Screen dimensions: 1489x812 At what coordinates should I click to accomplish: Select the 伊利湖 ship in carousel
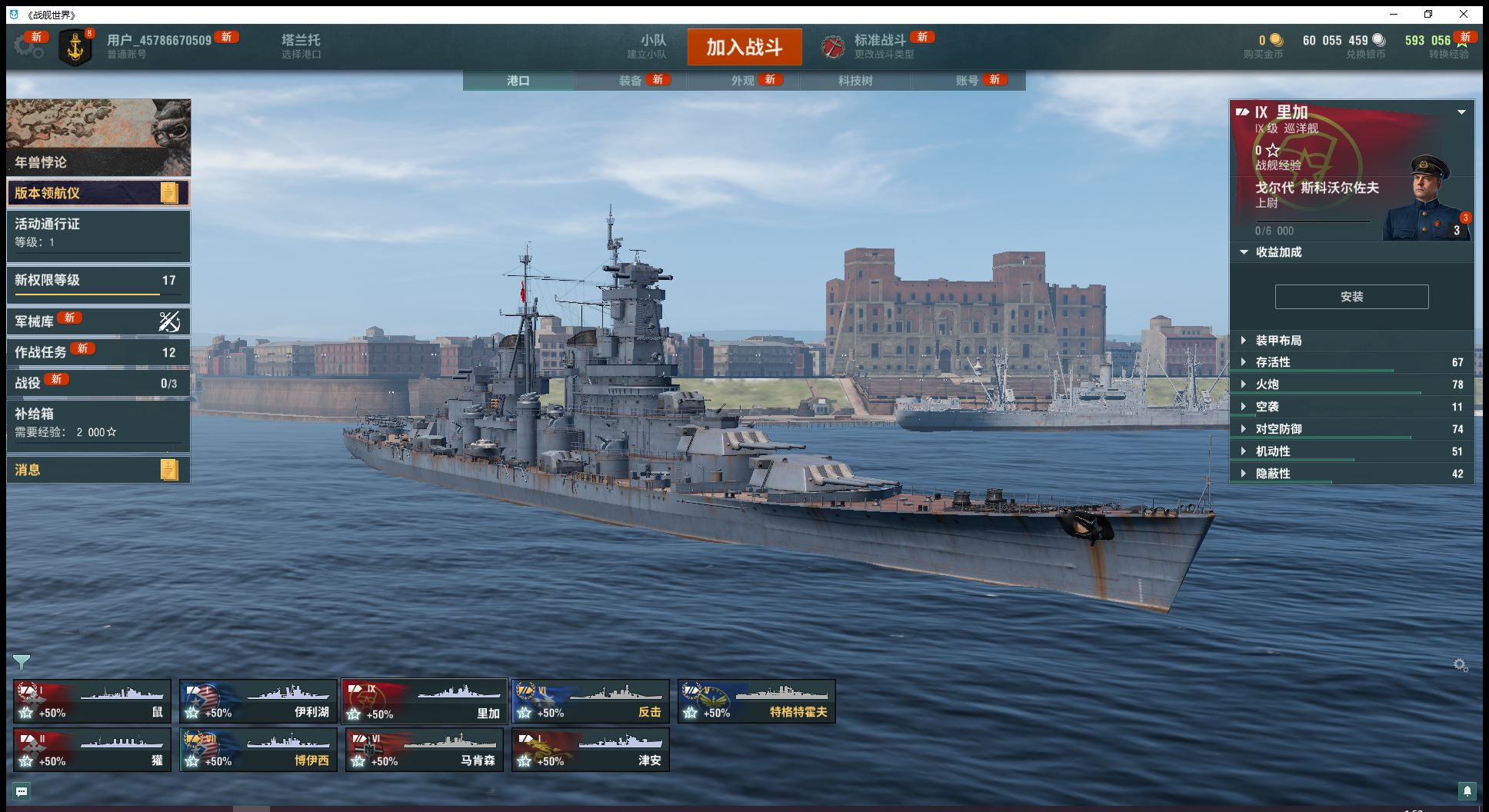pyautogui.click(x=258, y=701)
